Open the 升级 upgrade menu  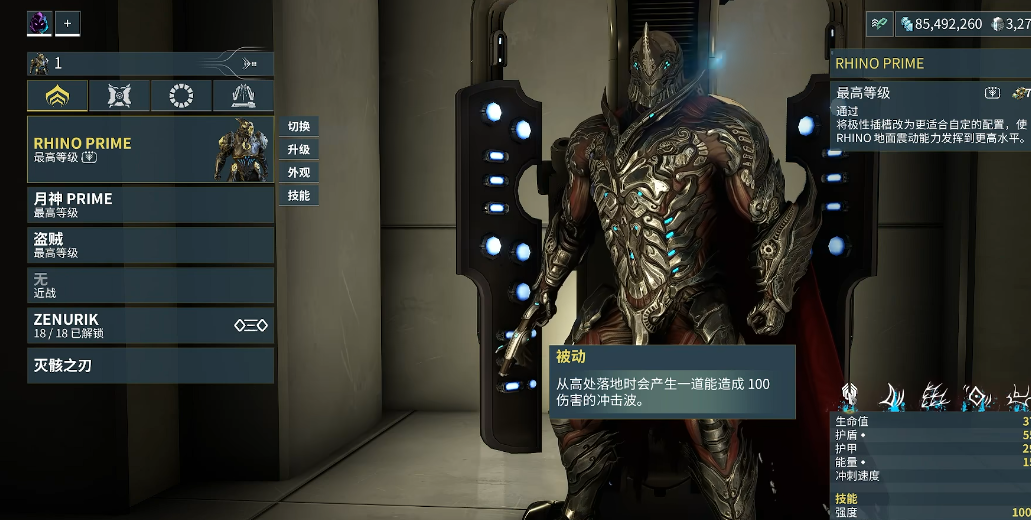(x=298, y=149)
